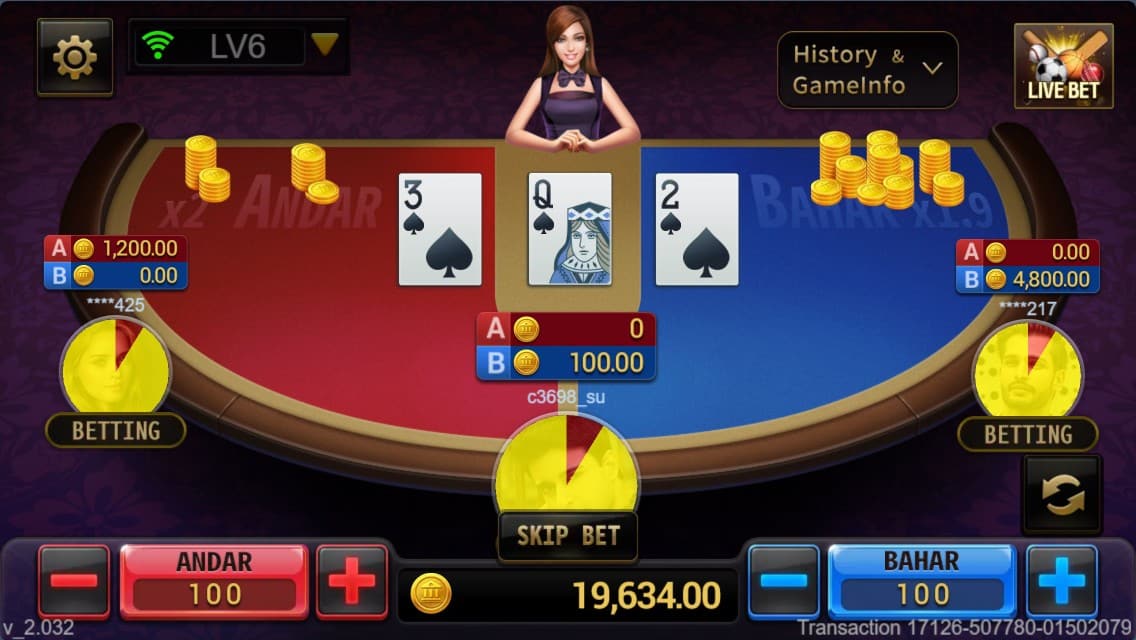Viewport: 1136px width, 640px height.
Task: Open the Live Bet sports icon
Action: (x=1063, y=67)
